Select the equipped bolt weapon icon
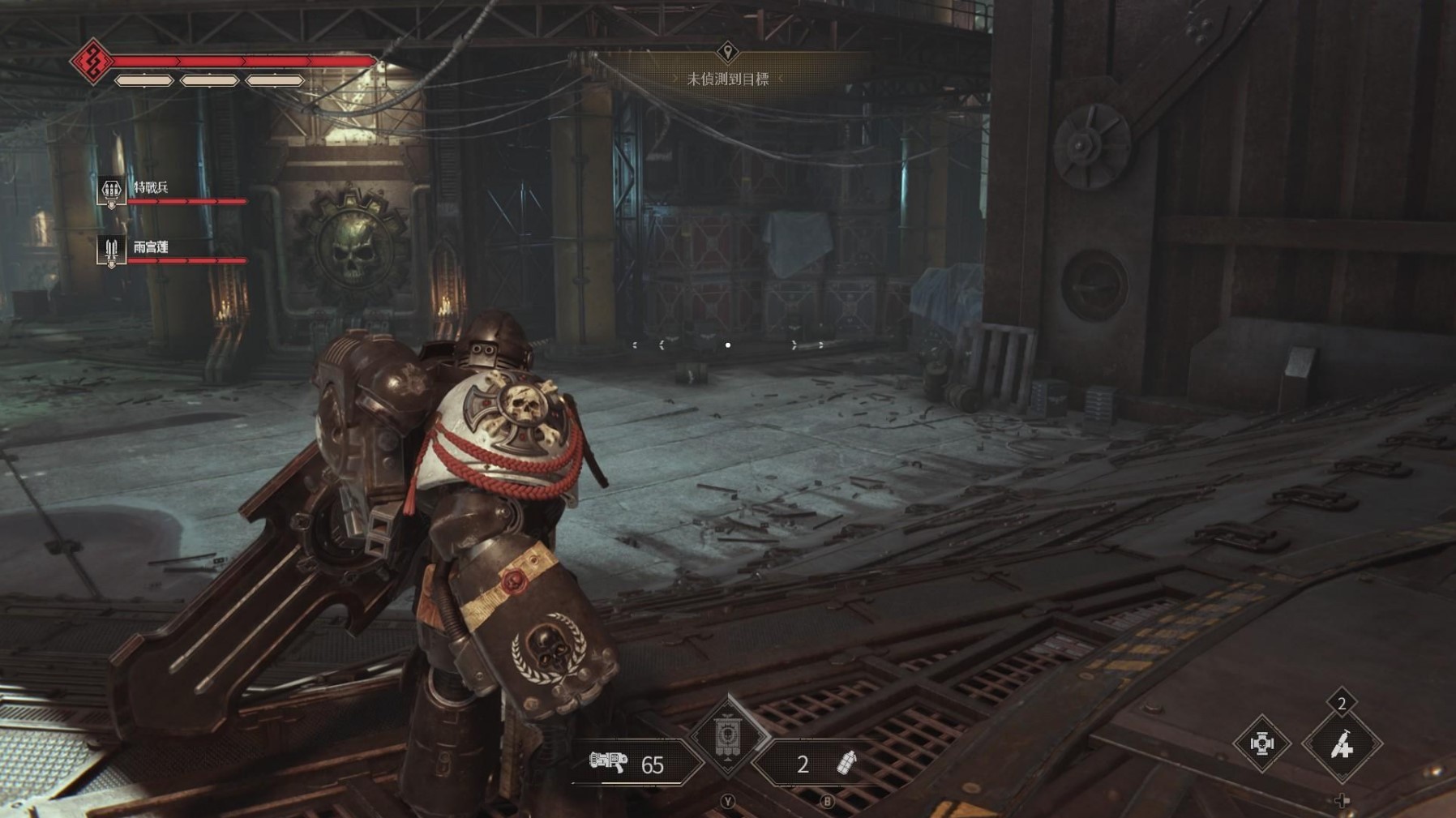Screen dimensions: 1456x818 click(x=608, y=761)
